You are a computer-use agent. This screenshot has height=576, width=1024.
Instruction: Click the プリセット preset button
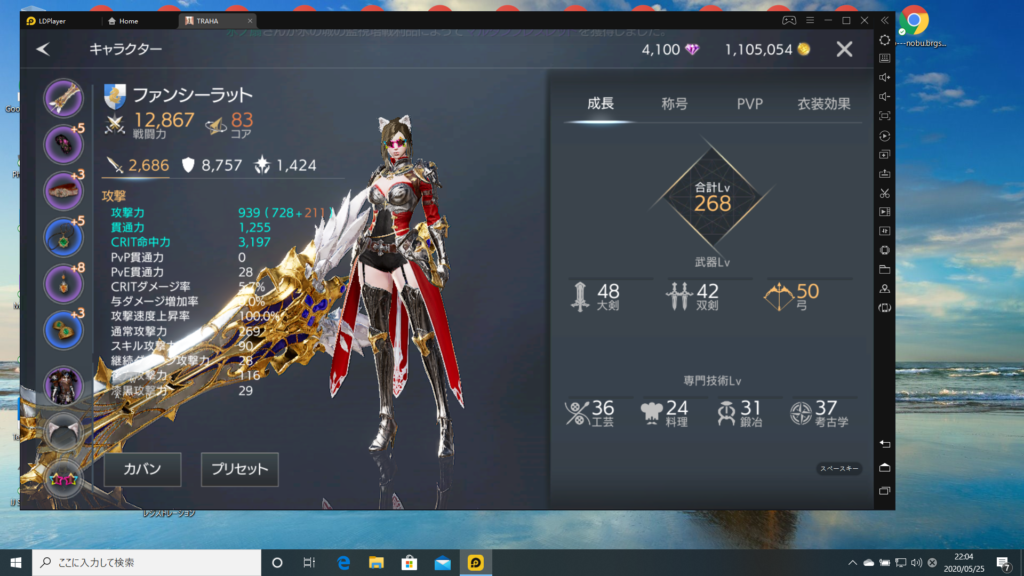click(x=239, y=469)
